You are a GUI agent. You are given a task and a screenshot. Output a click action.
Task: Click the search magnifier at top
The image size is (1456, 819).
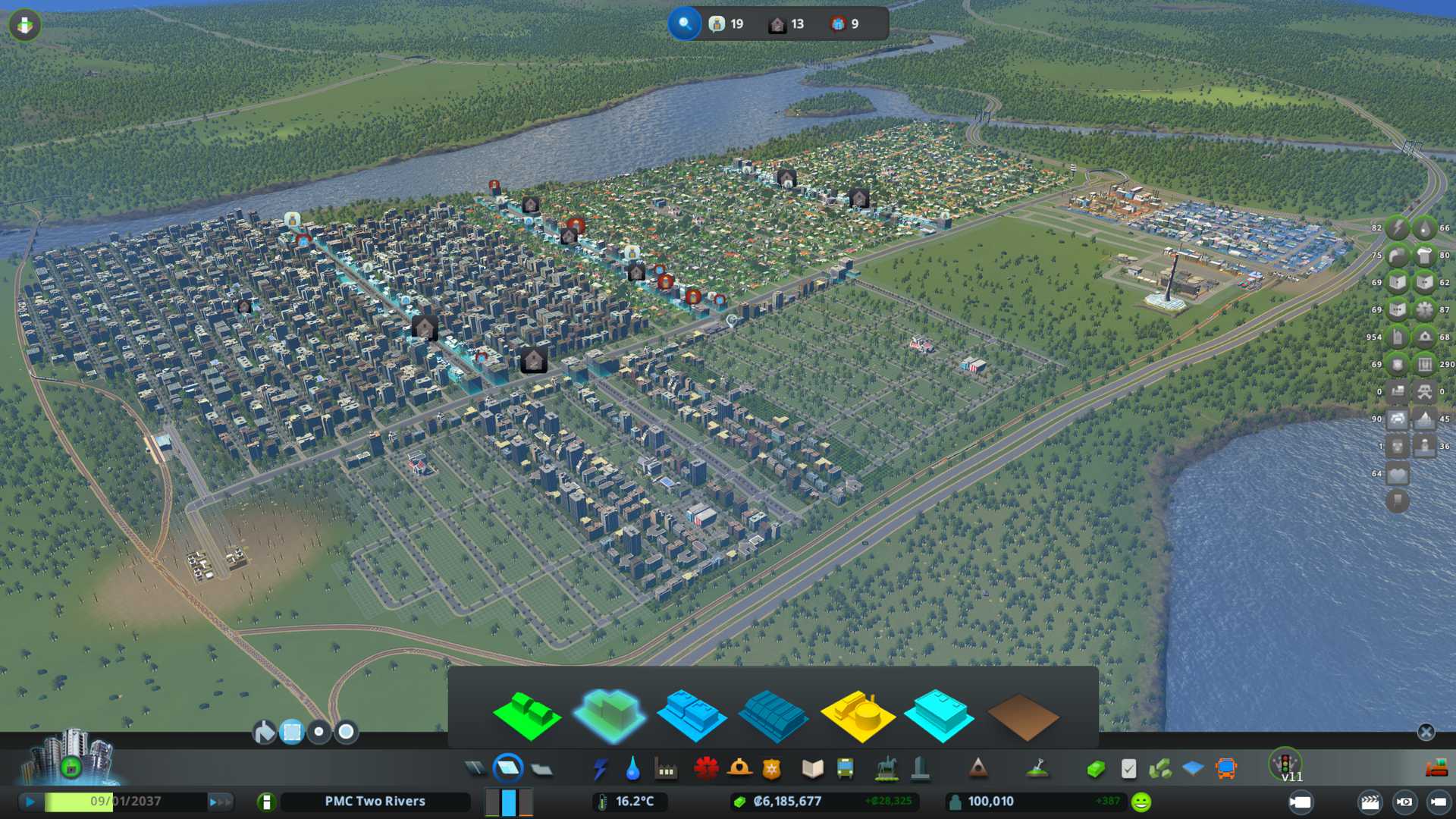pos(685,24)
